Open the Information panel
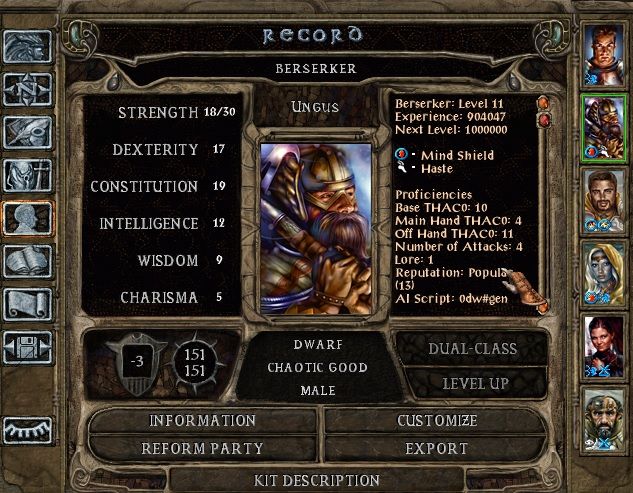Screen dimensions: 633x493 click(203, 421)
